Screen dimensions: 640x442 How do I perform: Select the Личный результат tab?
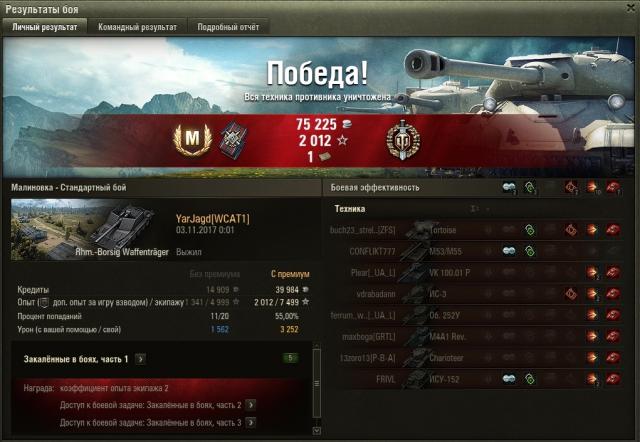(x=44, y=27)
